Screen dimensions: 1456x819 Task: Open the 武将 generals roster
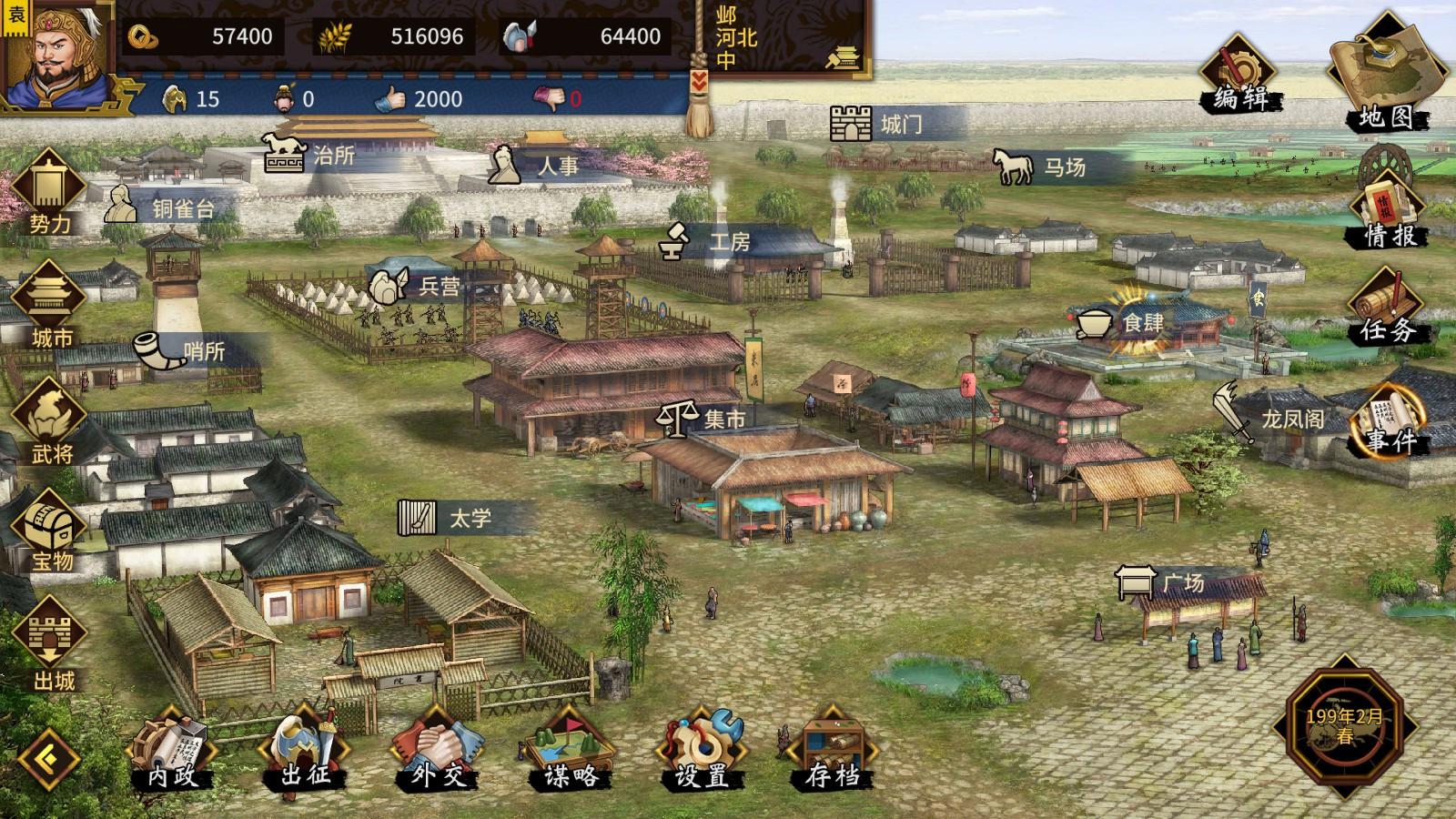point(50,420)
